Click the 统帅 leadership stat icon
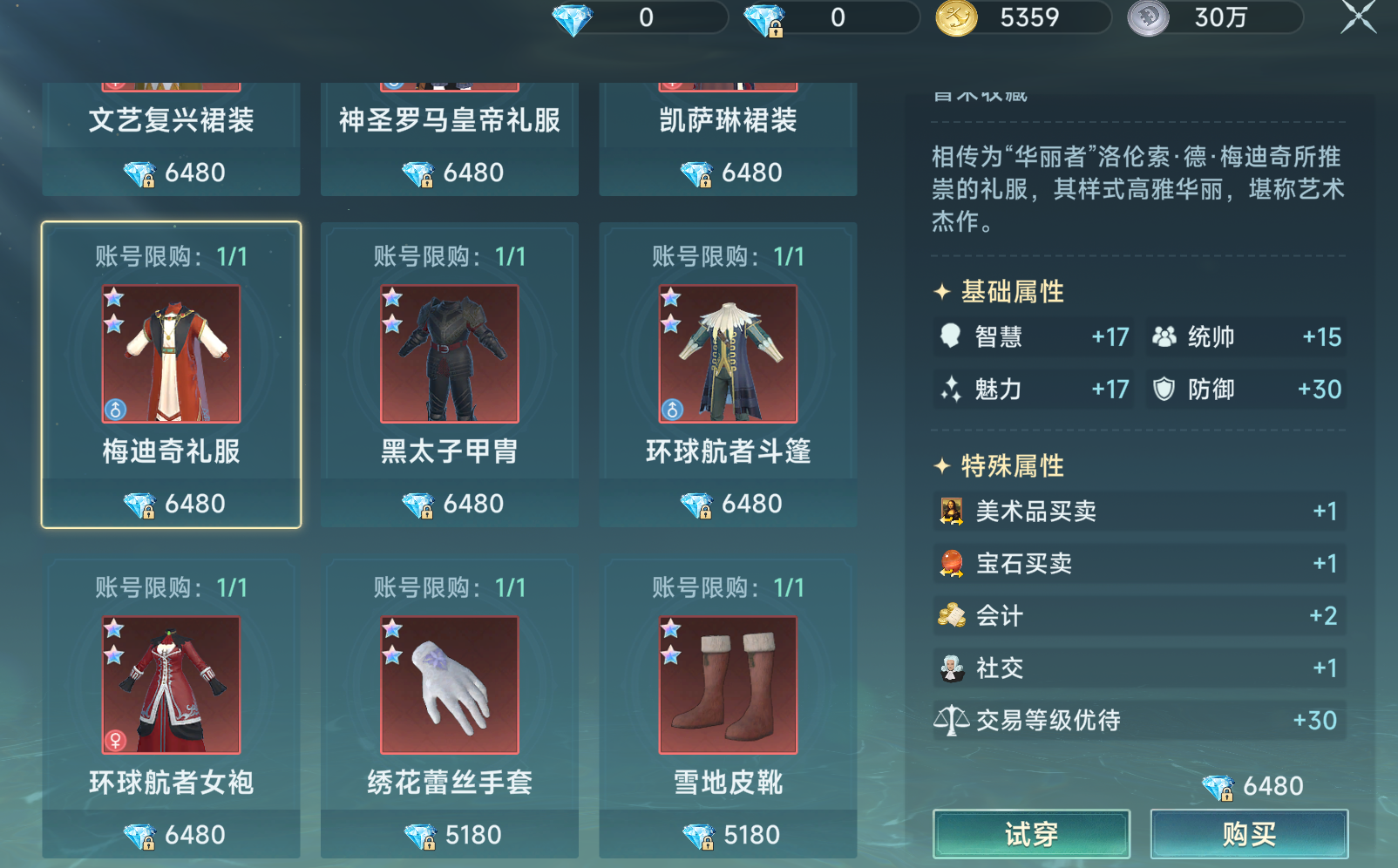Viewport: 1398px width, 868px height. pyautogui.click(x=1161, y=337)
